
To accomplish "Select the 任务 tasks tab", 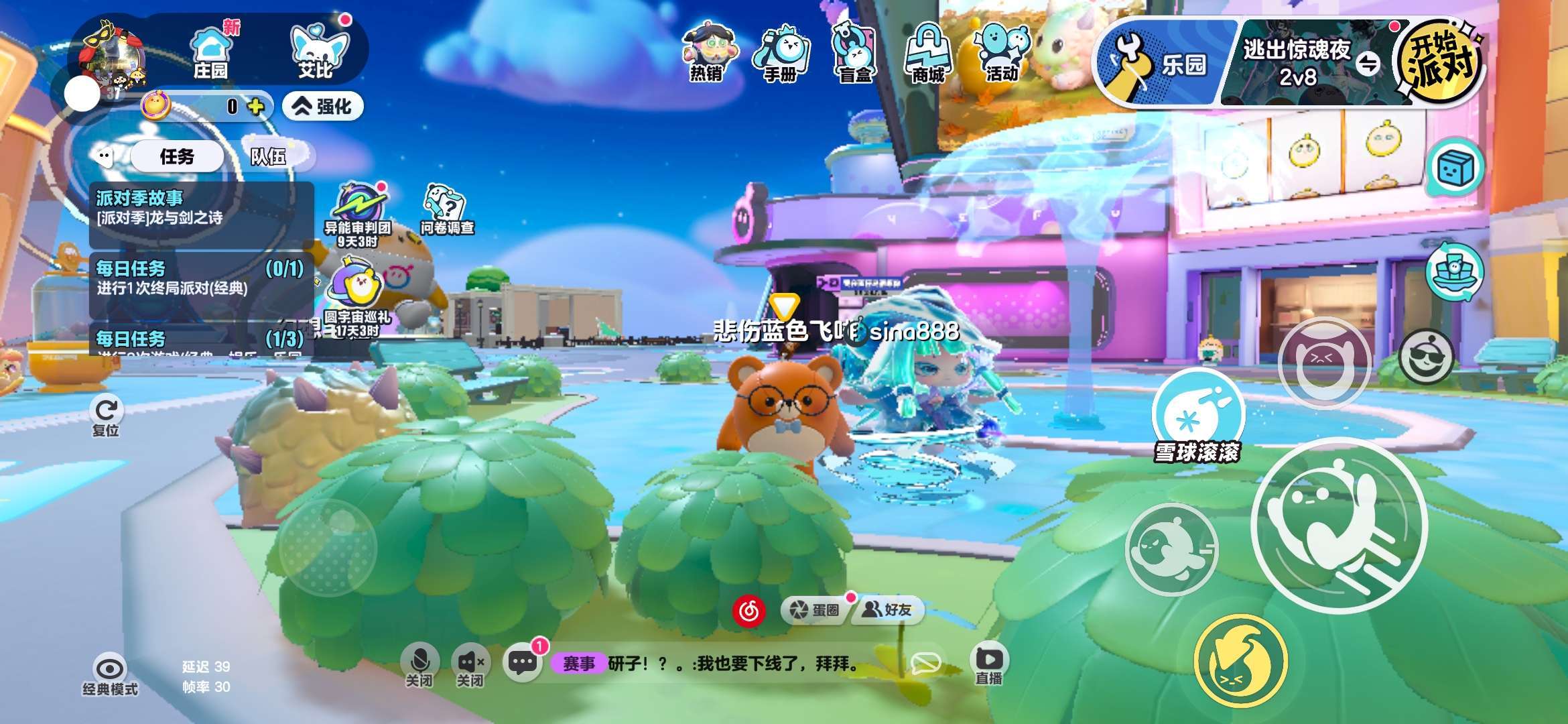I will 177,157.
